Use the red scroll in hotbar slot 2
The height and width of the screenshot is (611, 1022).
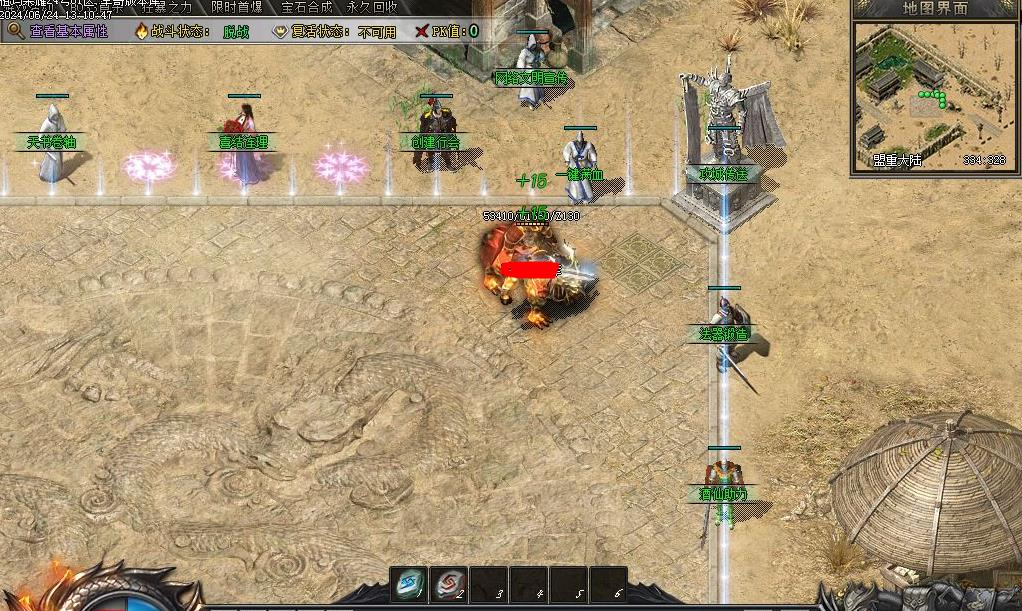pos(448,585)
